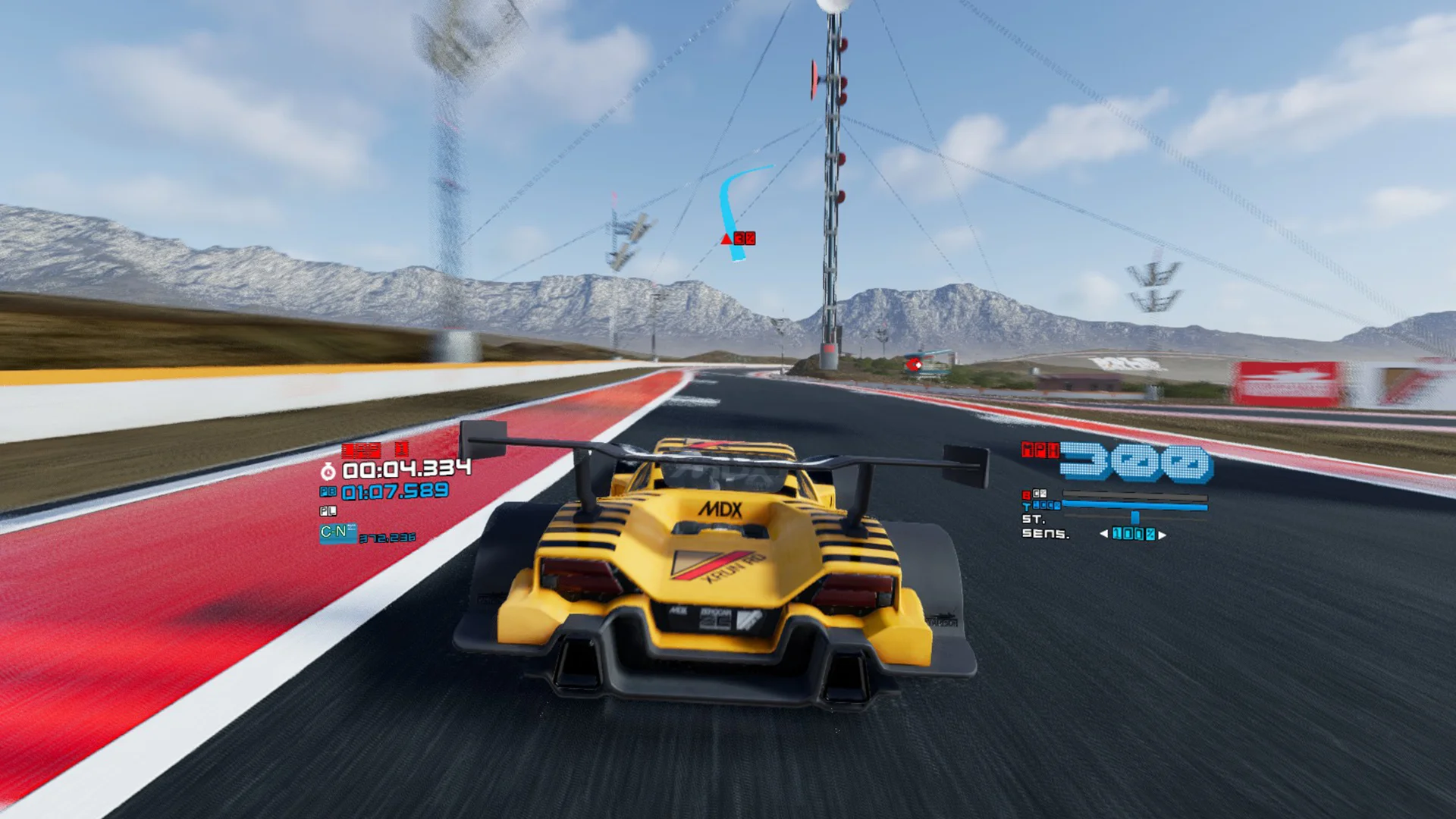This screenshot has width=1456, height=819.
Task: Click the checkpoint distance reading 372.236
Action: click(387, 538)
